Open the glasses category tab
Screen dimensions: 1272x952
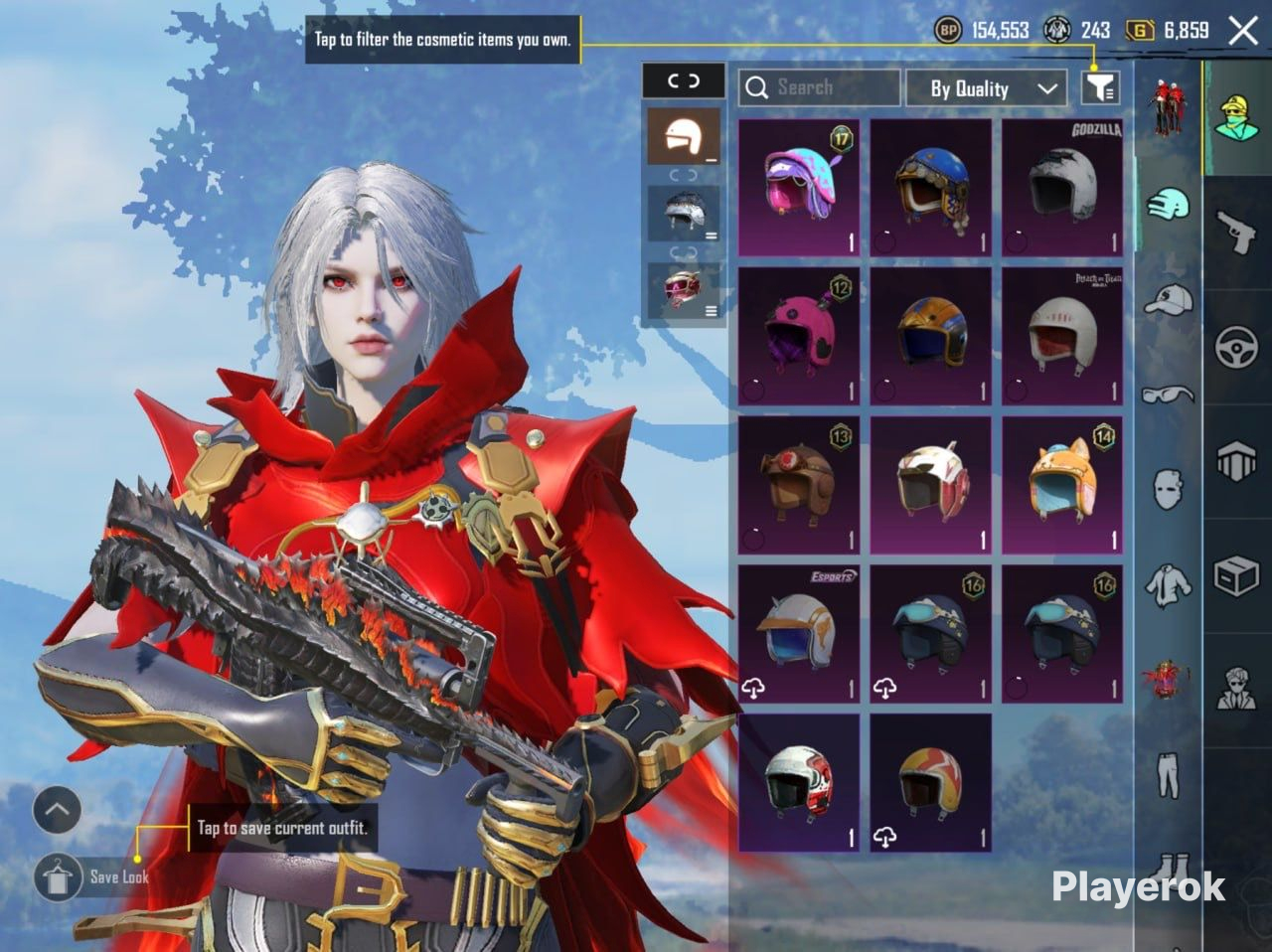click(x=1168, y=395)
